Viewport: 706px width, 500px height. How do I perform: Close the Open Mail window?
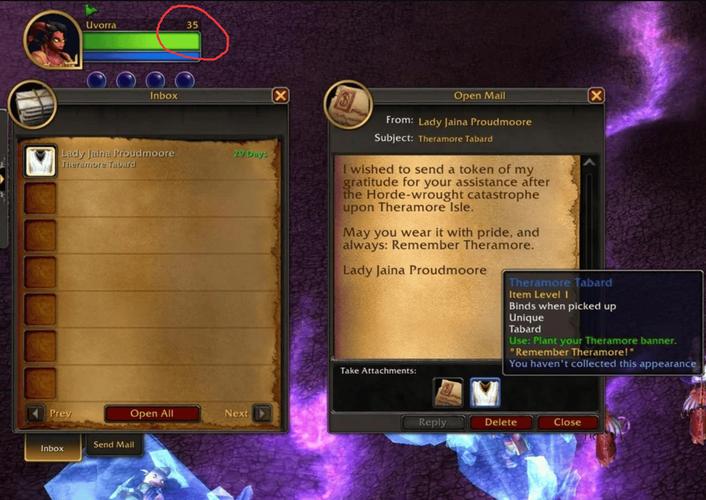point(596,96)
